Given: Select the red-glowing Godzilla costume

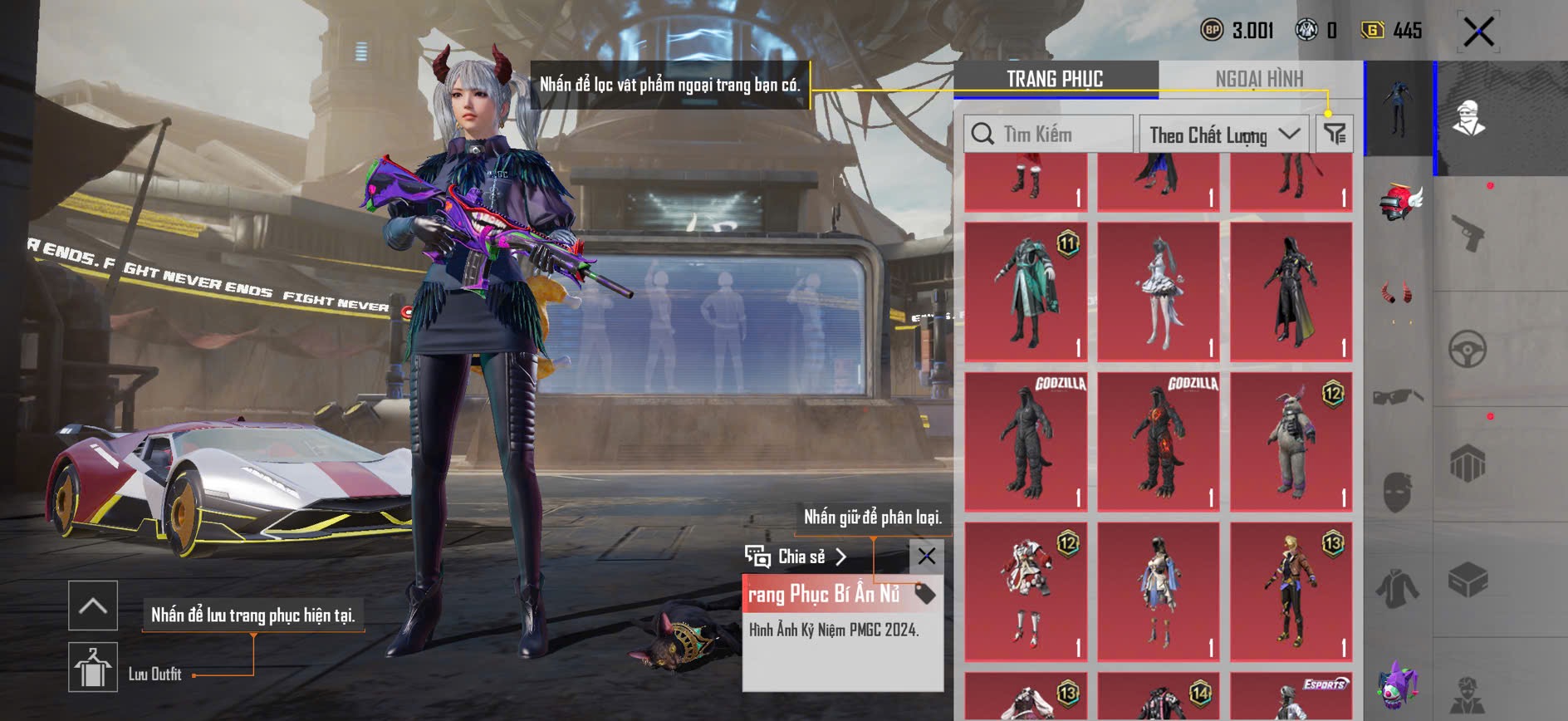Looking at the screenshot, I should click(x=1158, y=441).
